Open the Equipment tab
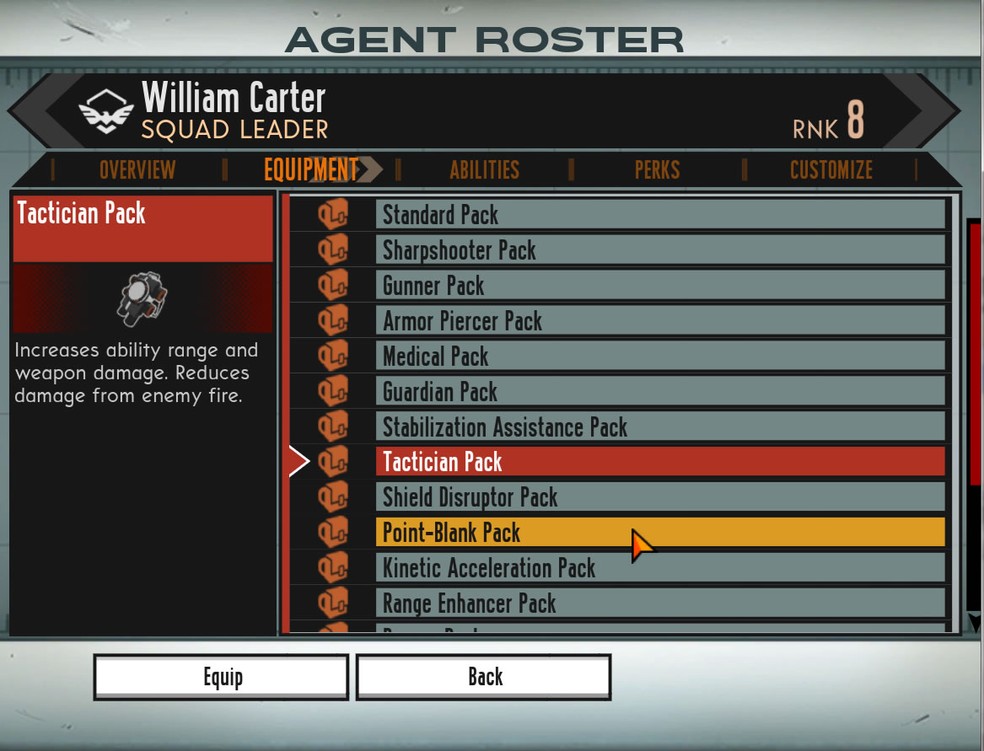984x751 pixels. [311, 170]
